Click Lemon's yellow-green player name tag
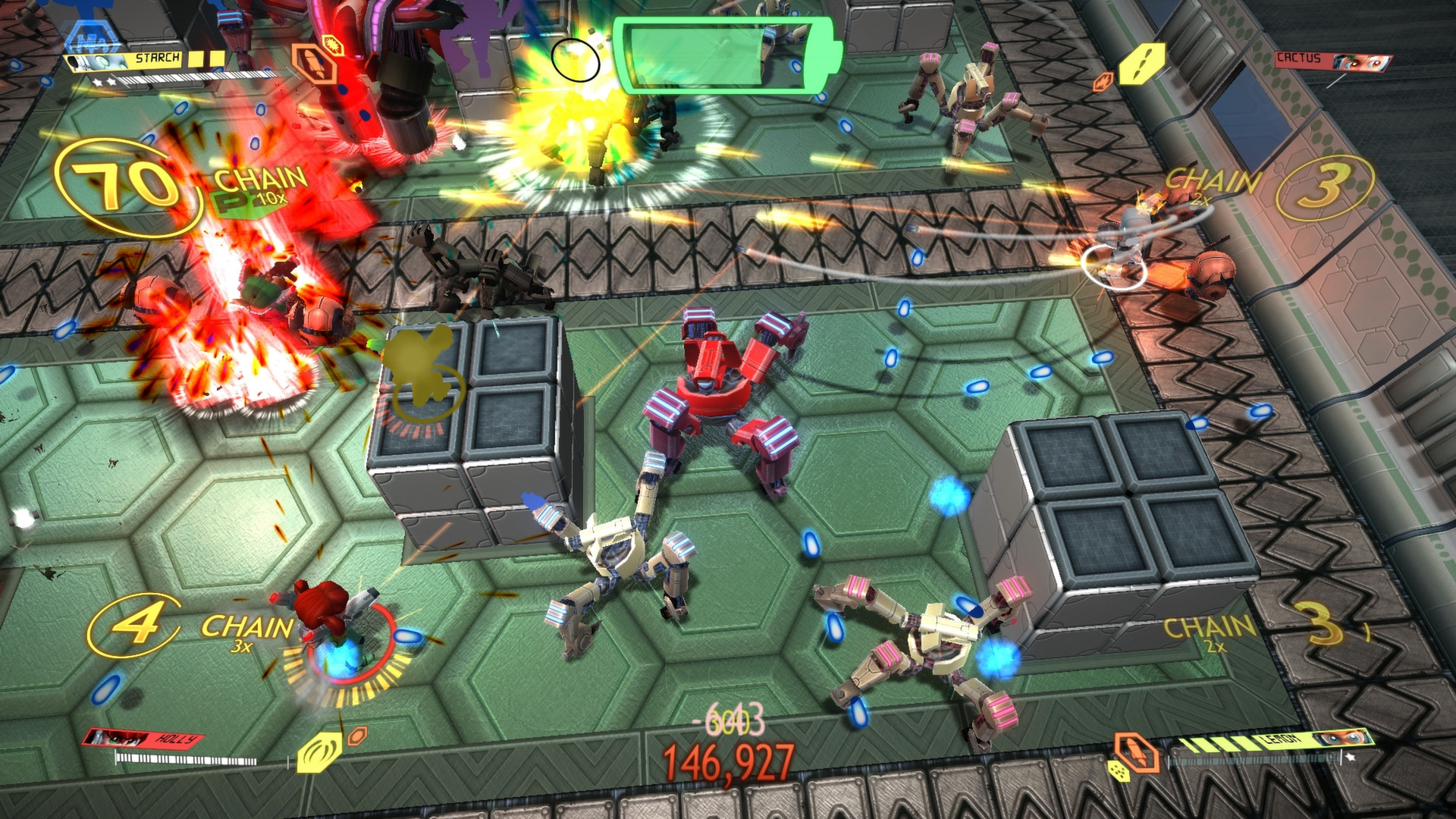 pyautogui.click(x=1282, y=740)
